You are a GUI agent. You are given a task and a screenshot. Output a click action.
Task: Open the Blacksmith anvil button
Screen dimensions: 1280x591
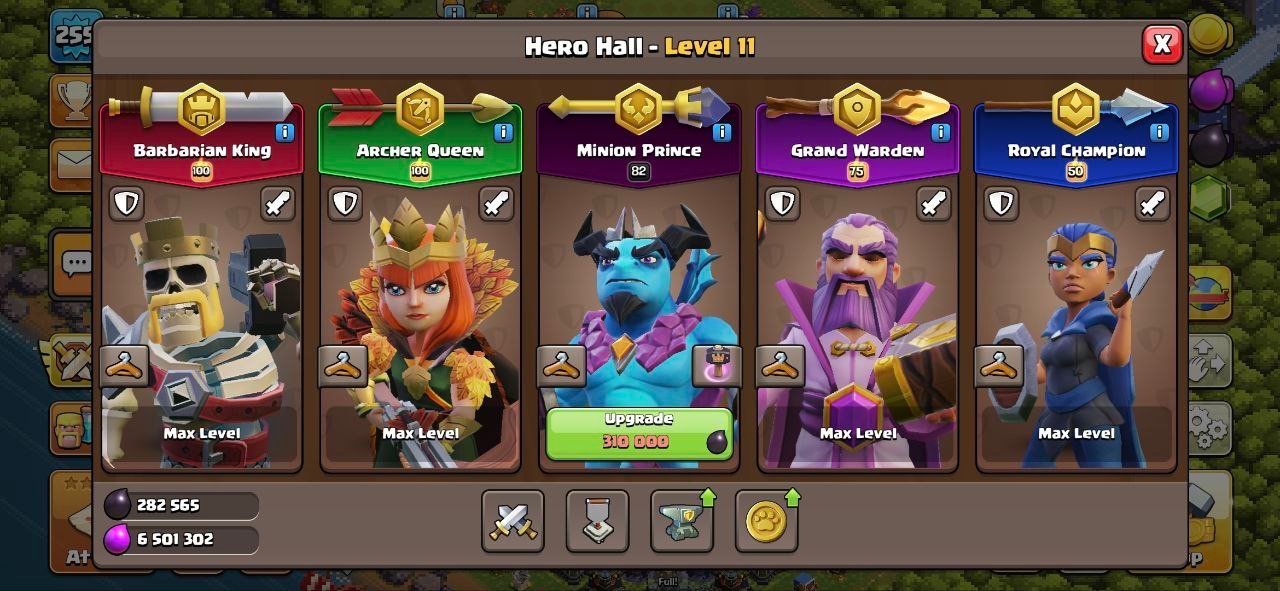682,521
